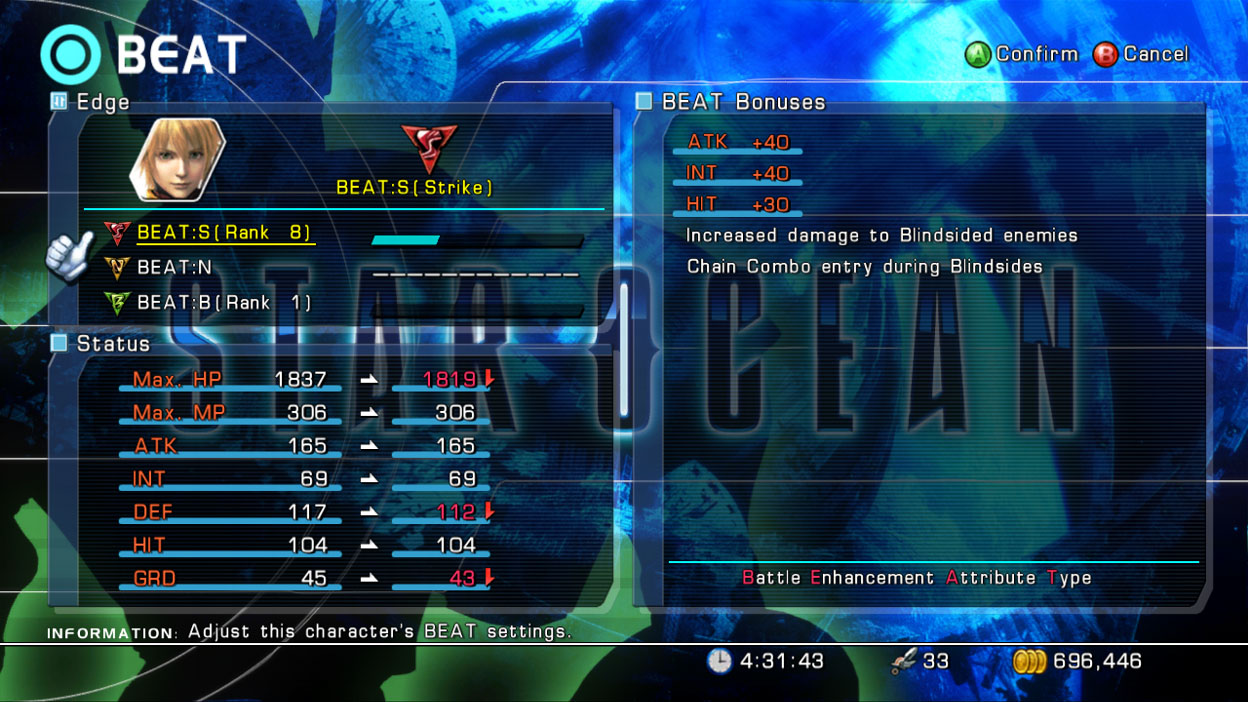The width and height of the screenshot is (1248, 702).
Task: Click Edge's character portrait
Action: pyautogui.click(x=177, y=159)
